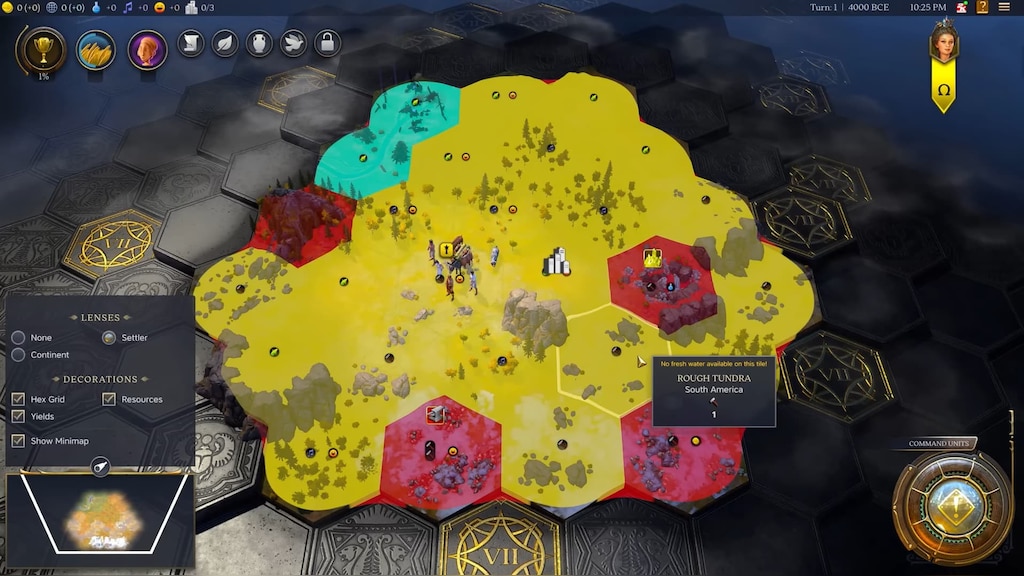This screenshot has width=1024, height=576.
Task: Click the leaf icon in the top row
Action: [225, 43]
